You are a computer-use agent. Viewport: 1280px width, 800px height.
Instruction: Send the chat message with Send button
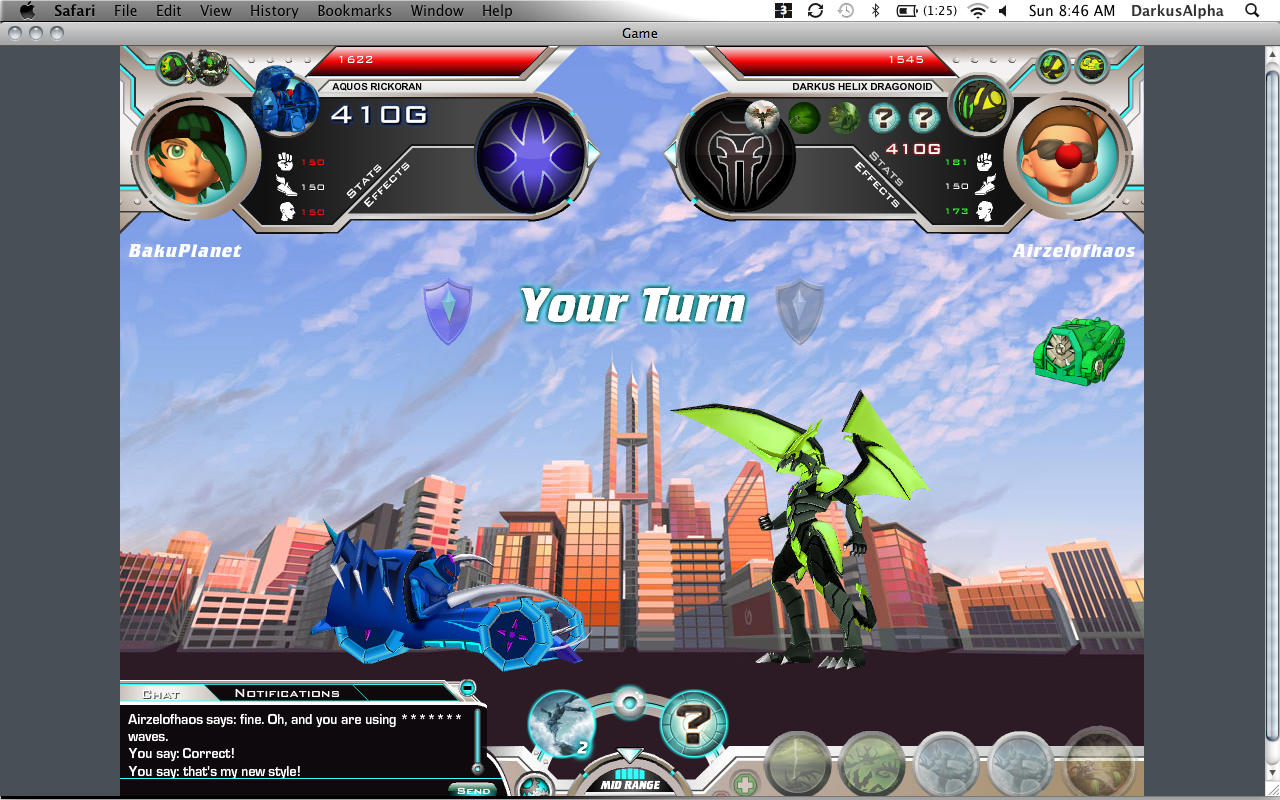[473, 790]
